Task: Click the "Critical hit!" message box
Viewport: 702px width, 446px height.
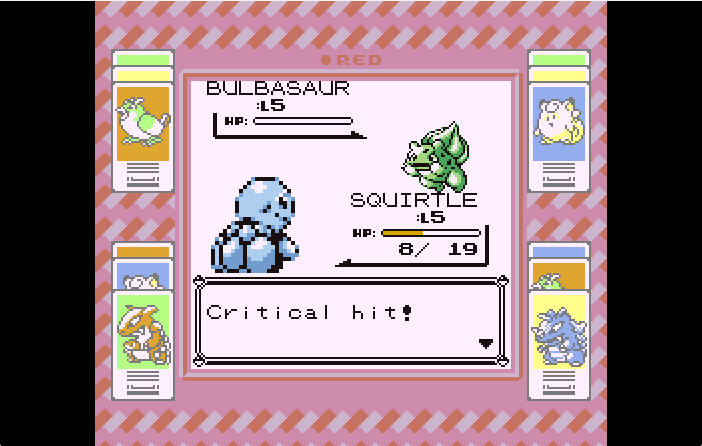Action: tap(350, 322)
